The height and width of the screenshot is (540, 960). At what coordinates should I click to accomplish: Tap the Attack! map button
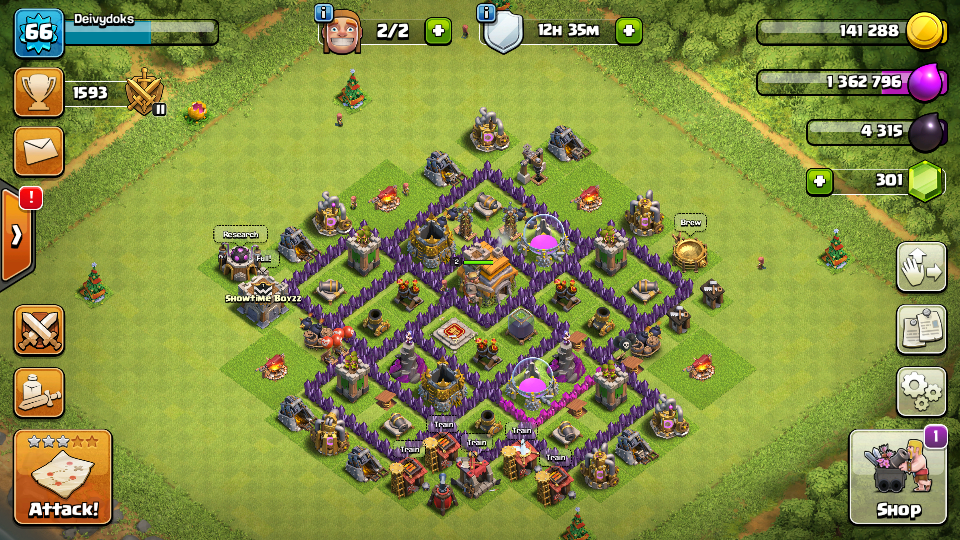click(x=63, y=478)
